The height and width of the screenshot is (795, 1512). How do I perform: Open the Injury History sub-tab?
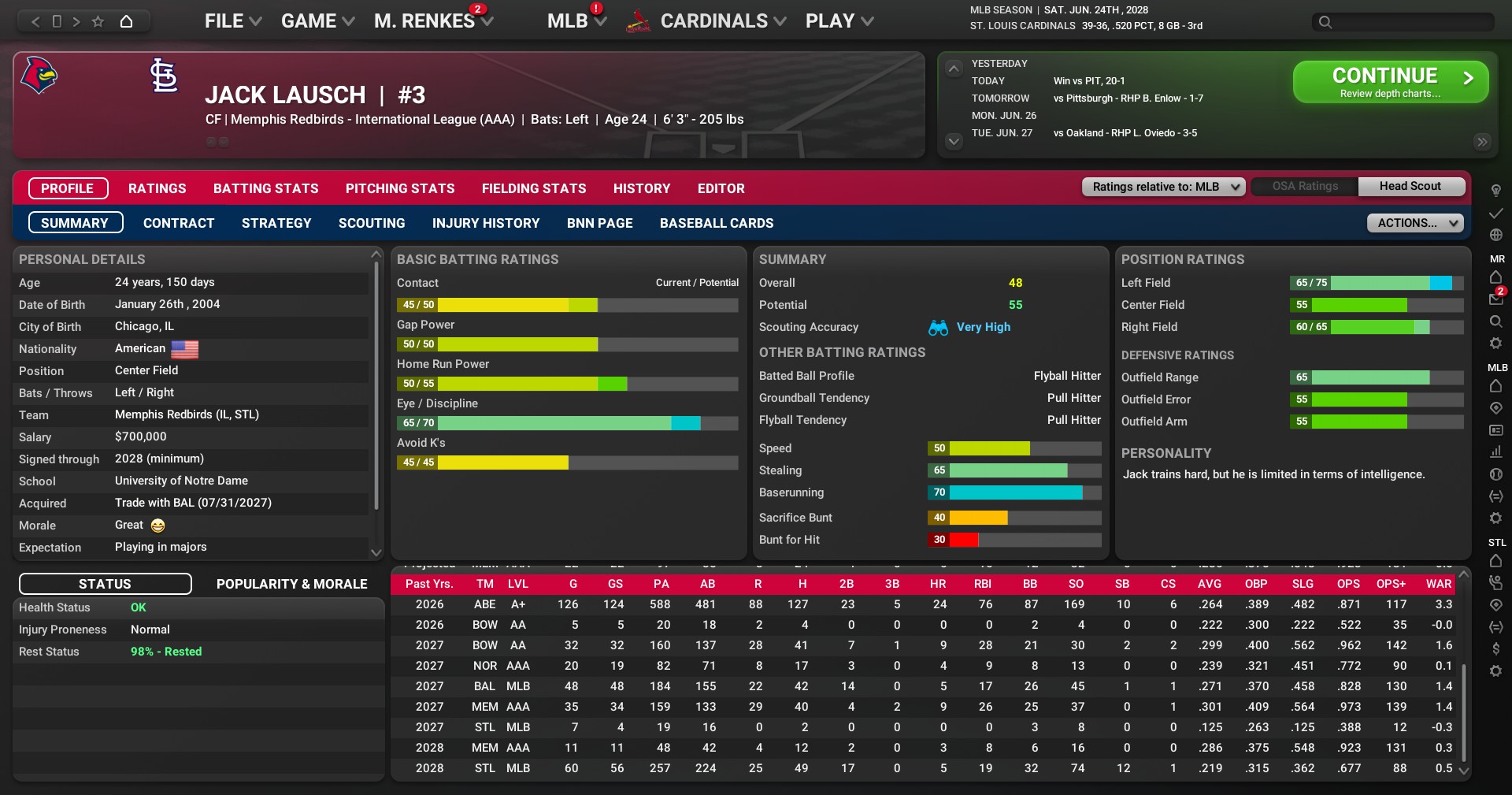pos(486,223)
